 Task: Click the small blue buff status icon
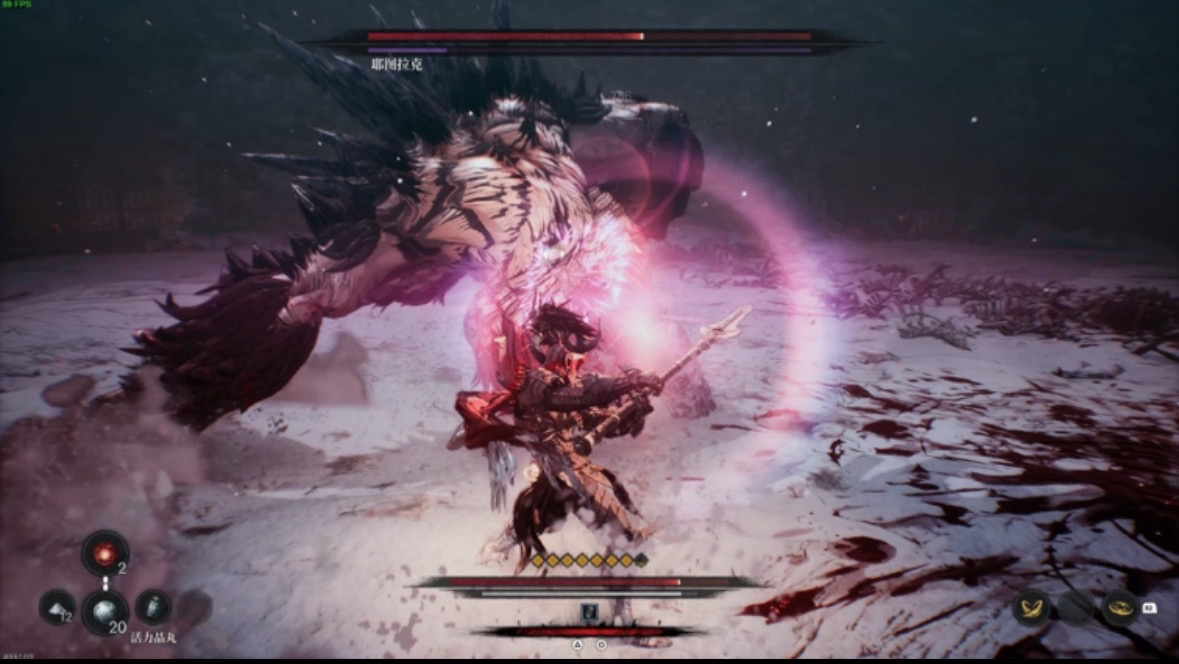tap(589, 613)
